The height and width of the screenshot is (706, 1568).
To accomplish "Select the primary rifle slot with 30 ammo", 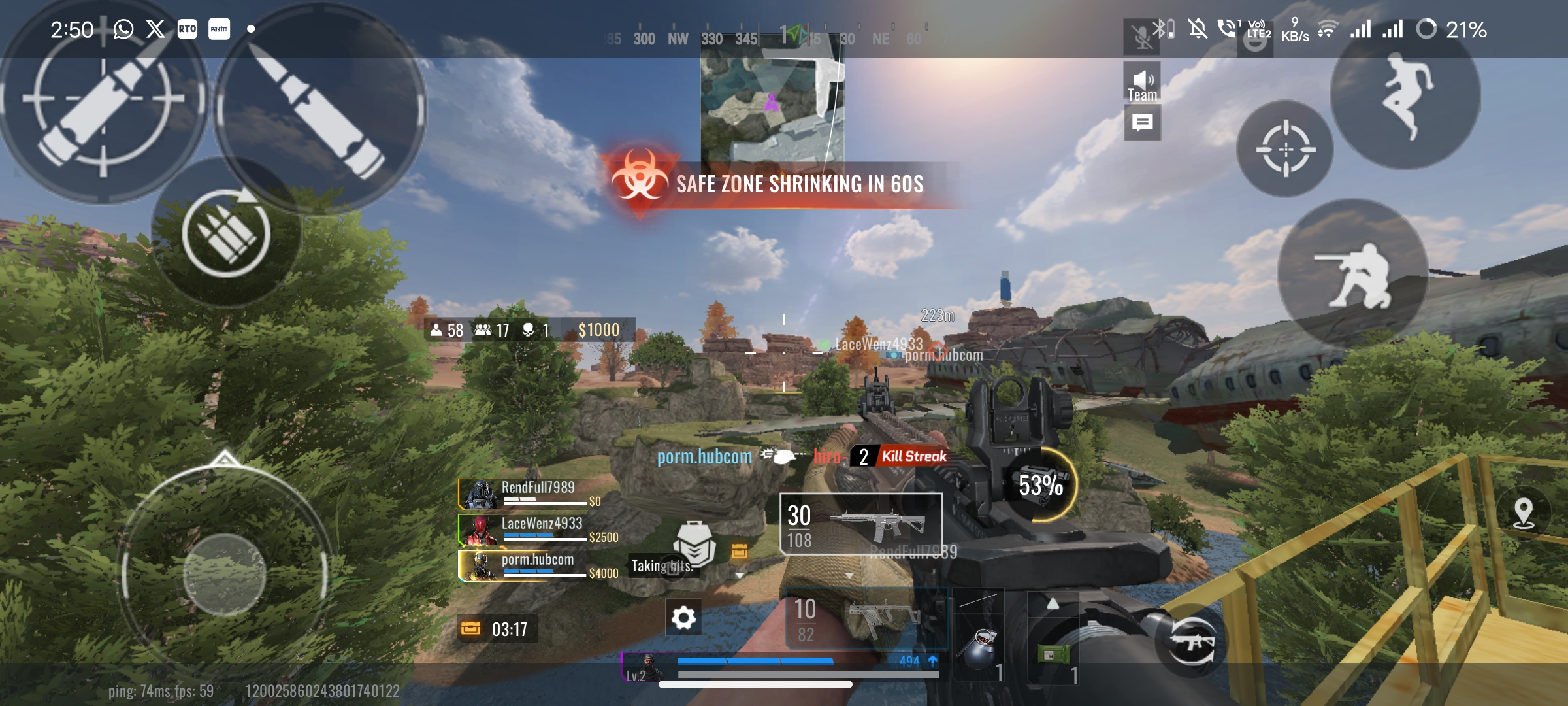I will (860, 524).
